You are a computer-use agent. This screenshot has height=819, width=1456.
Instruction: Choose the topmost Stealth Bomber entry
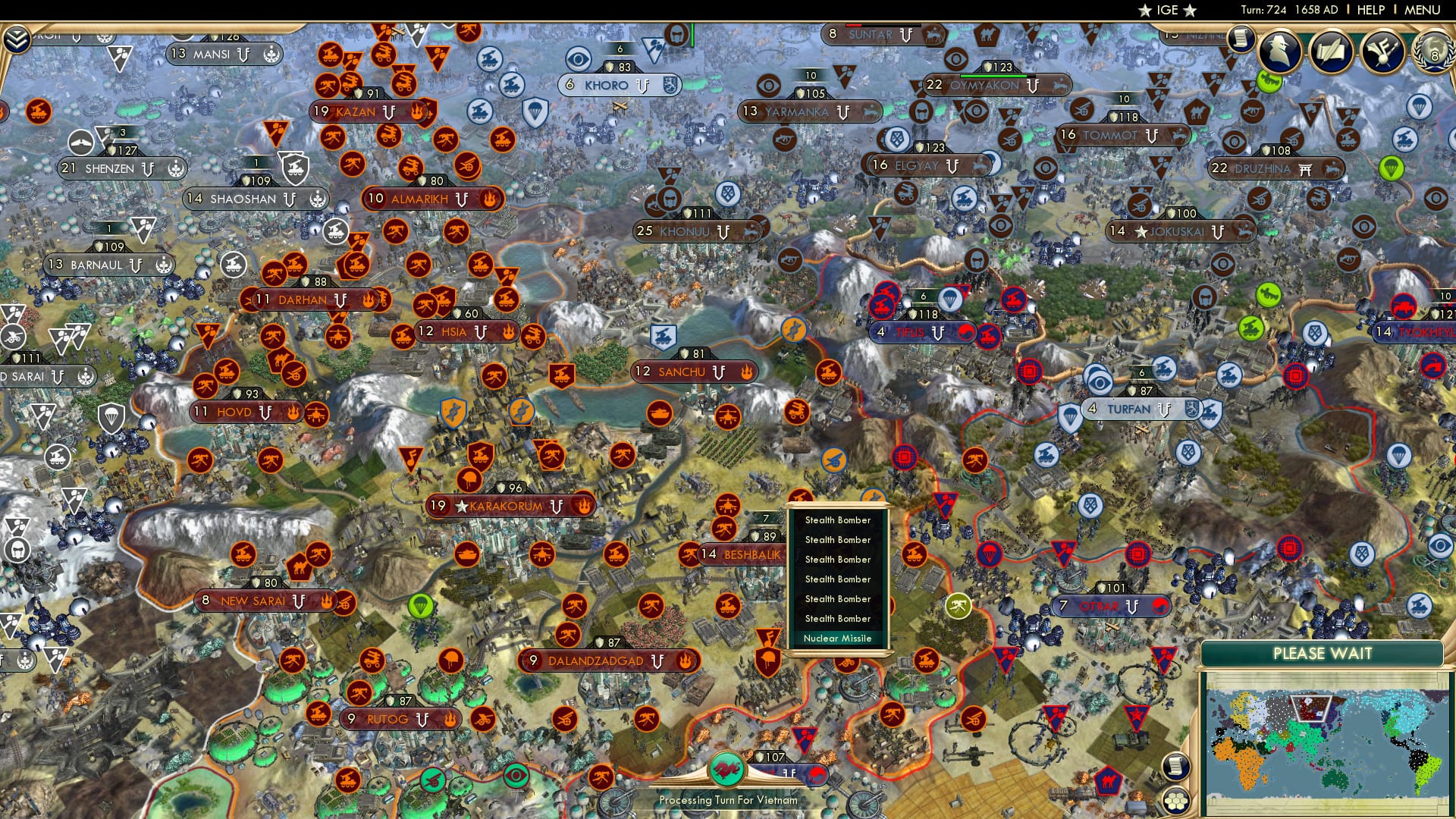pyautogui.click(x=837, y=520)
